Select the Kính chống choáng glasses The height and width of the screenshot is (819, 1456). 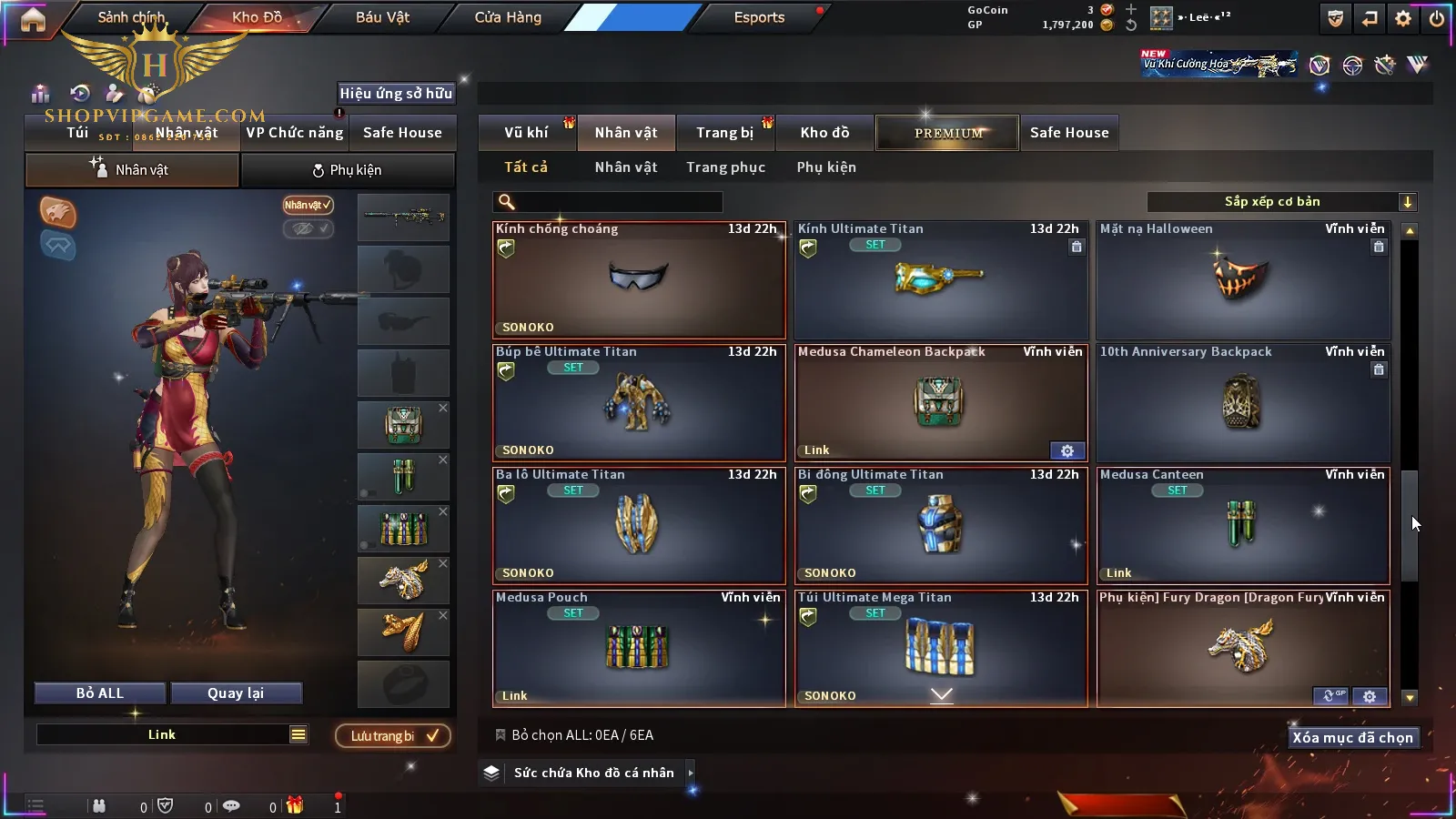[638, 280]
